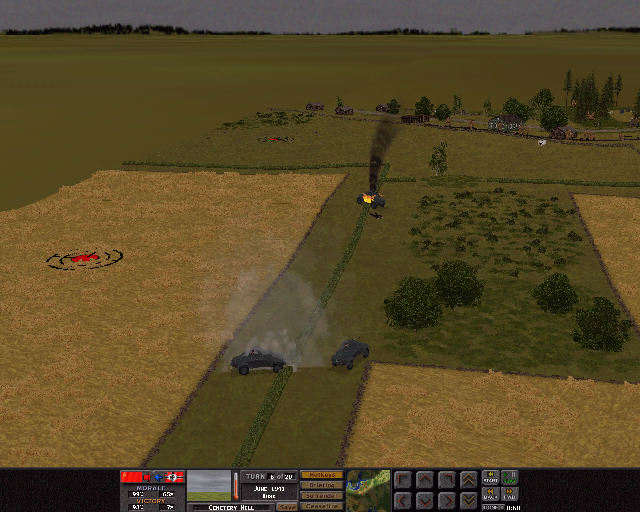The width and height of the screenshot is (640, 512).
Task: Step the replay backward
Action: coord(491,494)
